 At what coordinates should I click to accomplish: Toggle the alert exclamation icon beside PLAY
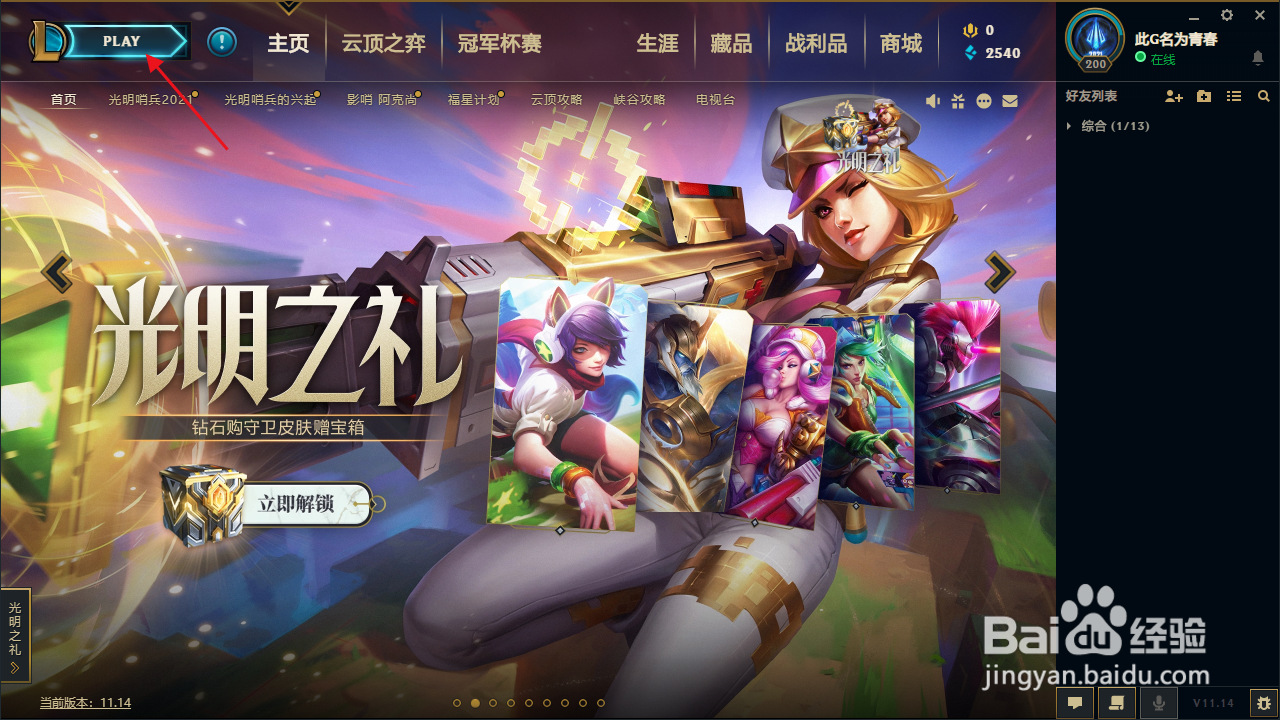pos(221,42)
